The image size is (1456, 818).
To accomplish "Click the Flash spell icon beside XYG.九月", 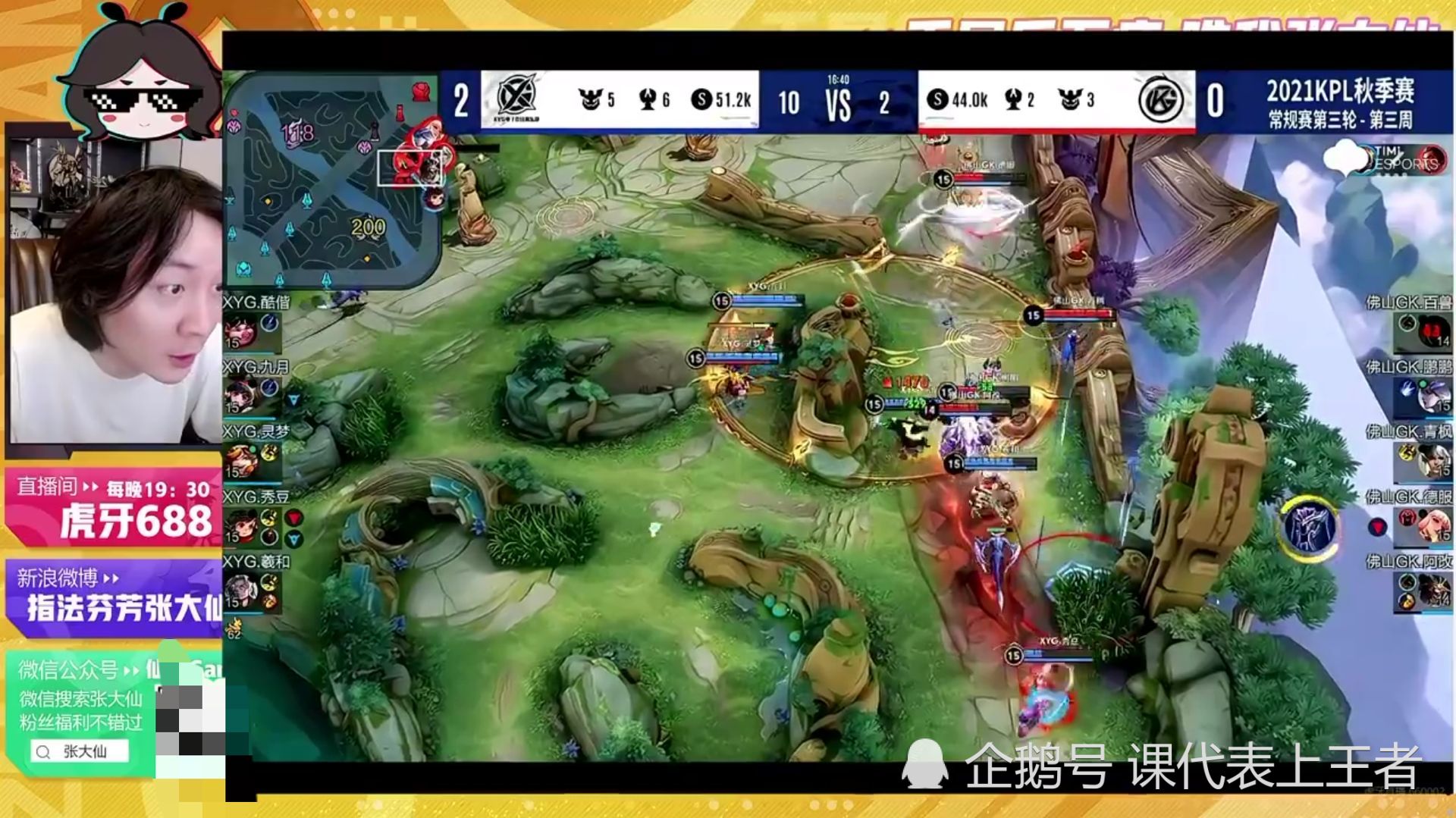I will (269, 387).
